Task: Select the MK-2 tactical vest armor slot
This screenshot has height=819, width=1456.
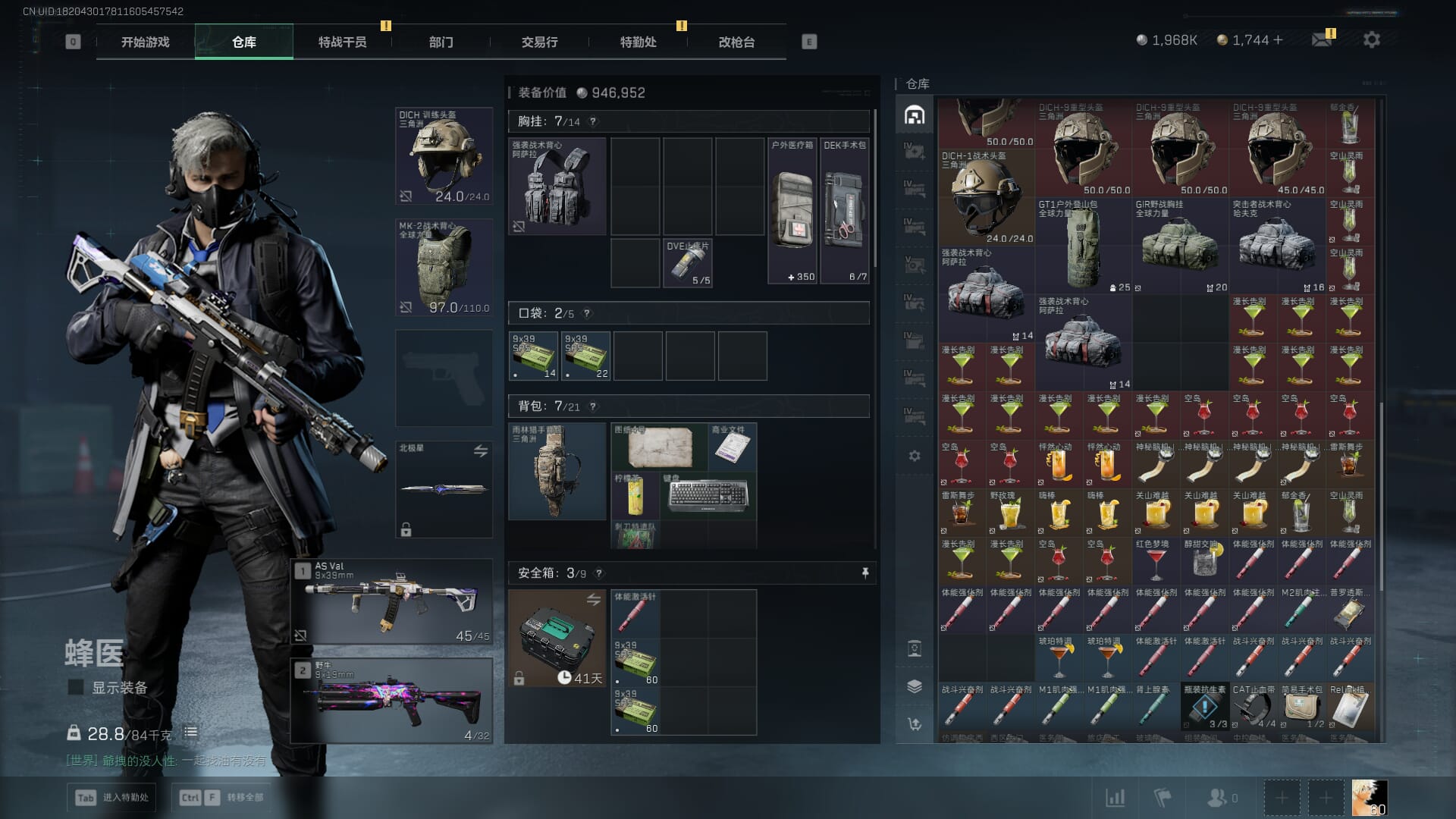Action: click(x=444, y=268)
